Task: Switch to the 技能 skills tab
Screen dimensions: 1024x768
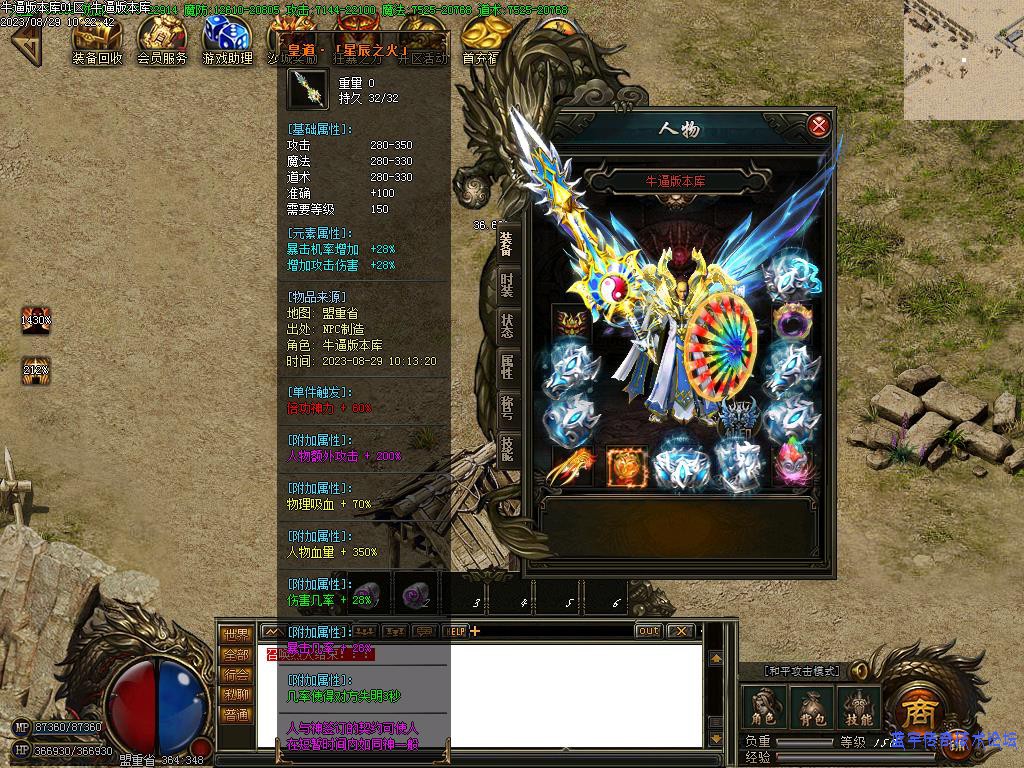Action: pos(507,450)
